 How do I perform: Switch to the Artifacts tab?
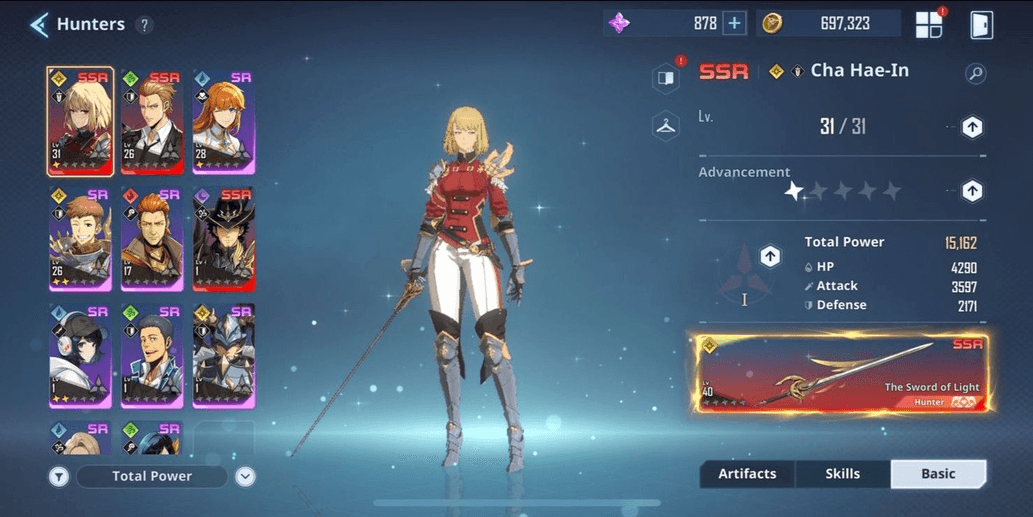pos(747,474)
